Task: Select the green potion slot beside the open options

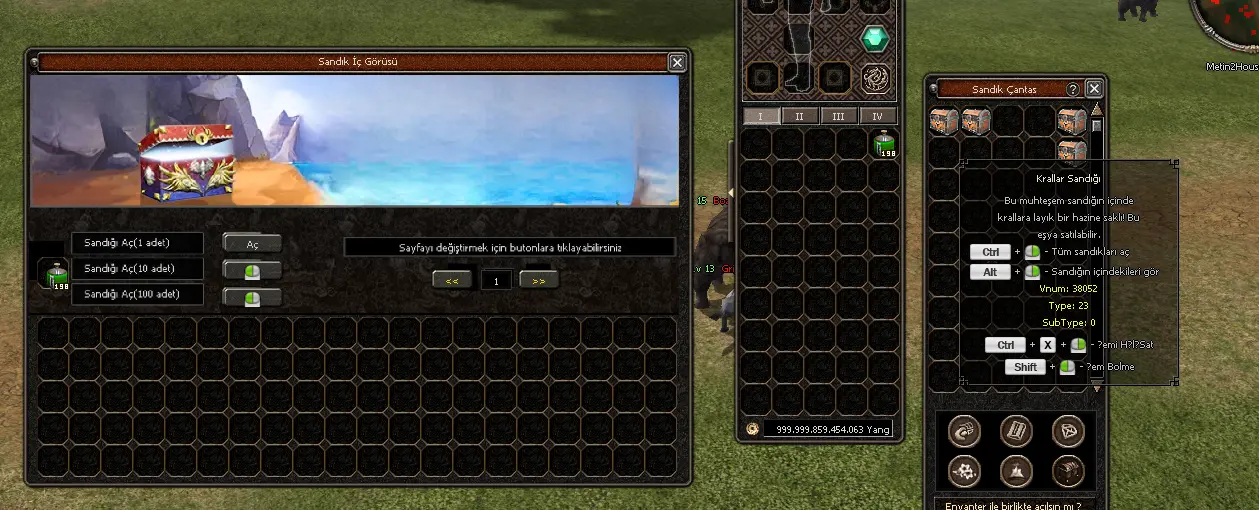Action: (51, 272)
